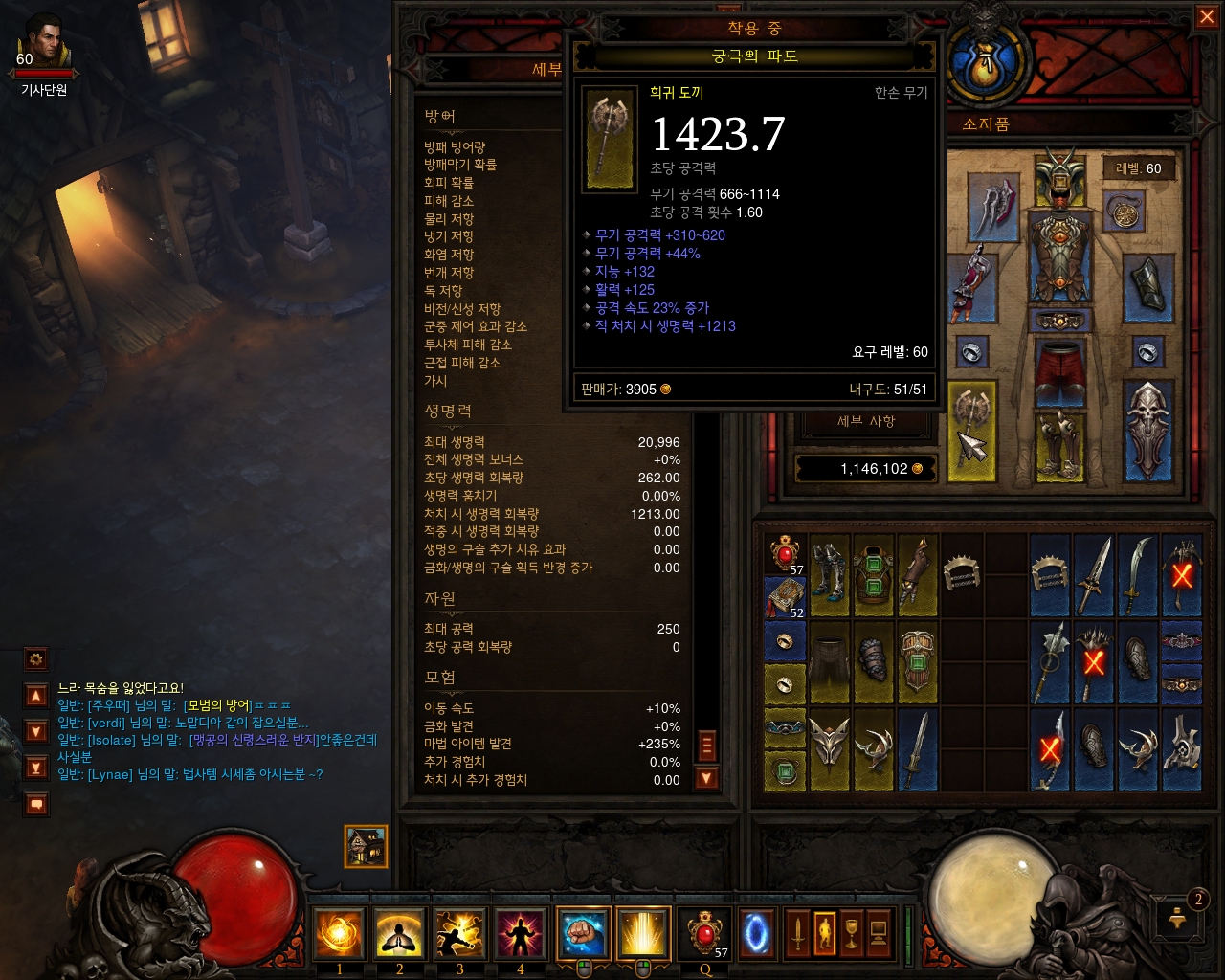Open the computer icon game menu

879,932
